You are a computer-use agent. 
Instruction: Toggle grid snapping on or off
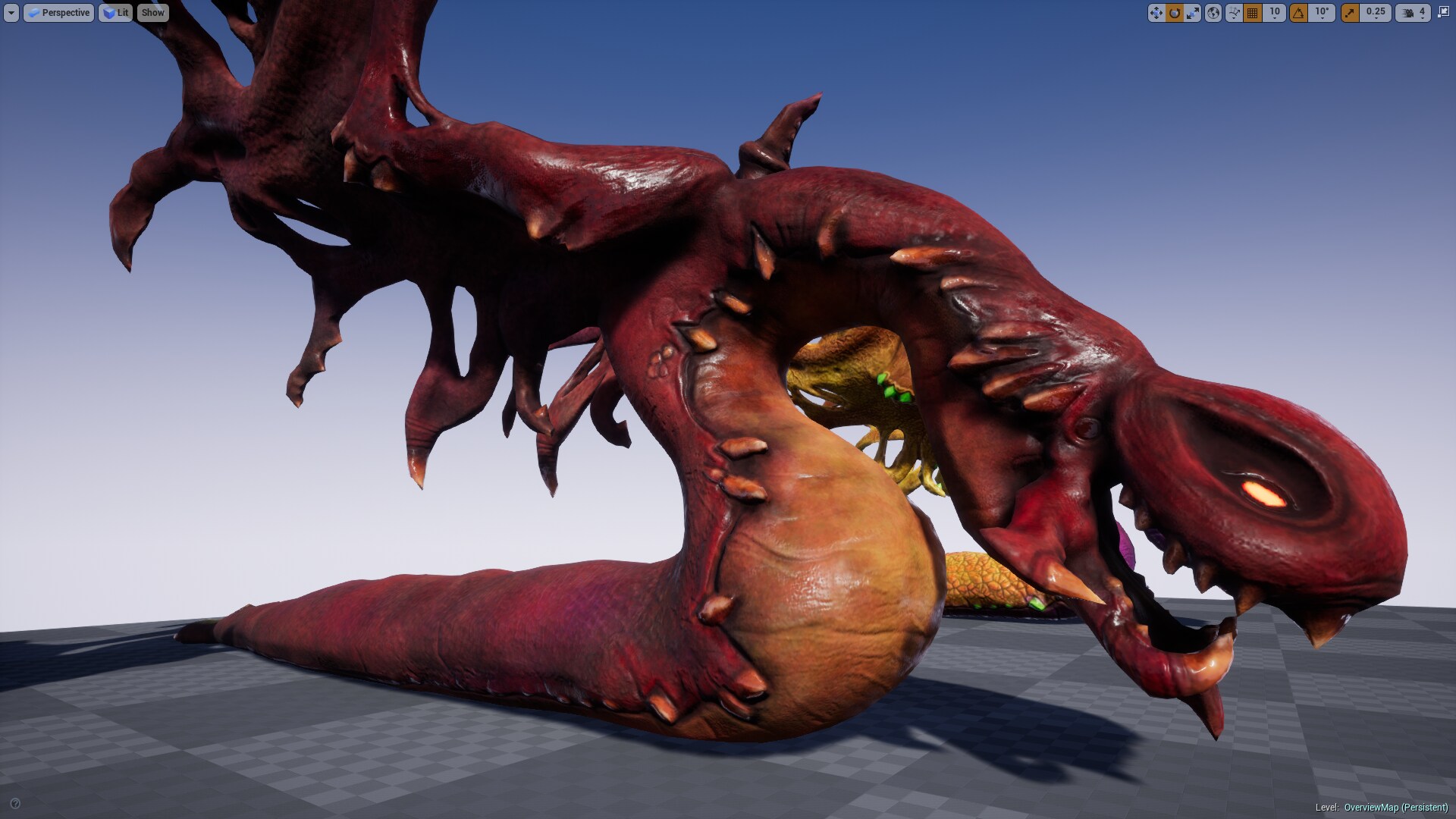click(x=1251, y=12)
